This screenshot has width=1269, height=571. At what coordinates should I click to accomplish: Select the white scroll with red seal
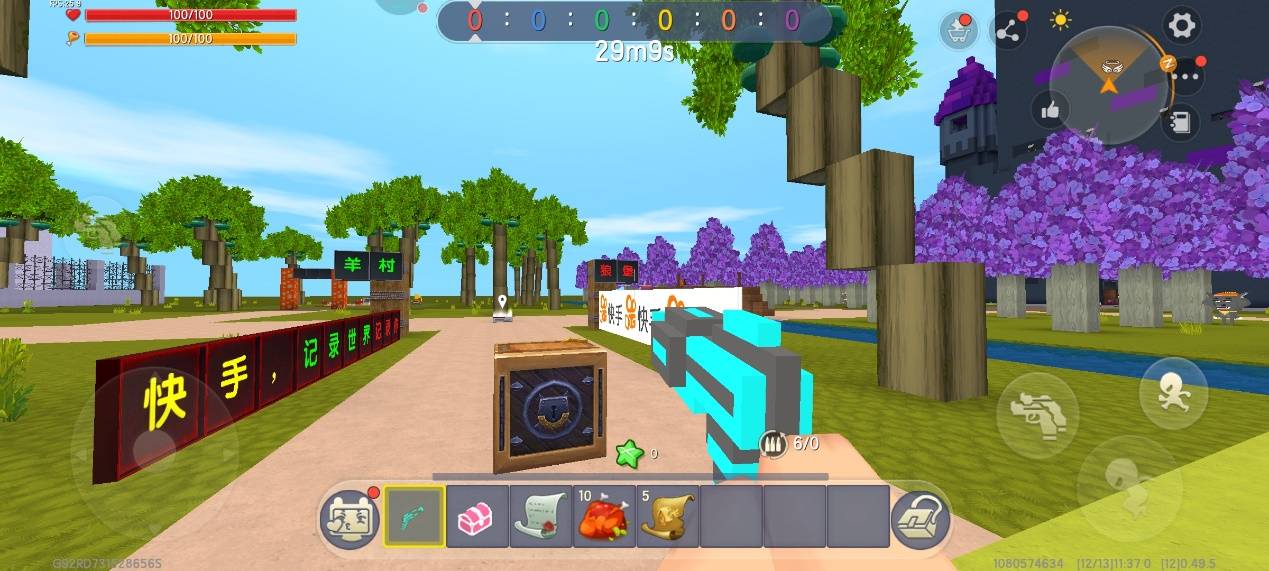tap(540, 517)
